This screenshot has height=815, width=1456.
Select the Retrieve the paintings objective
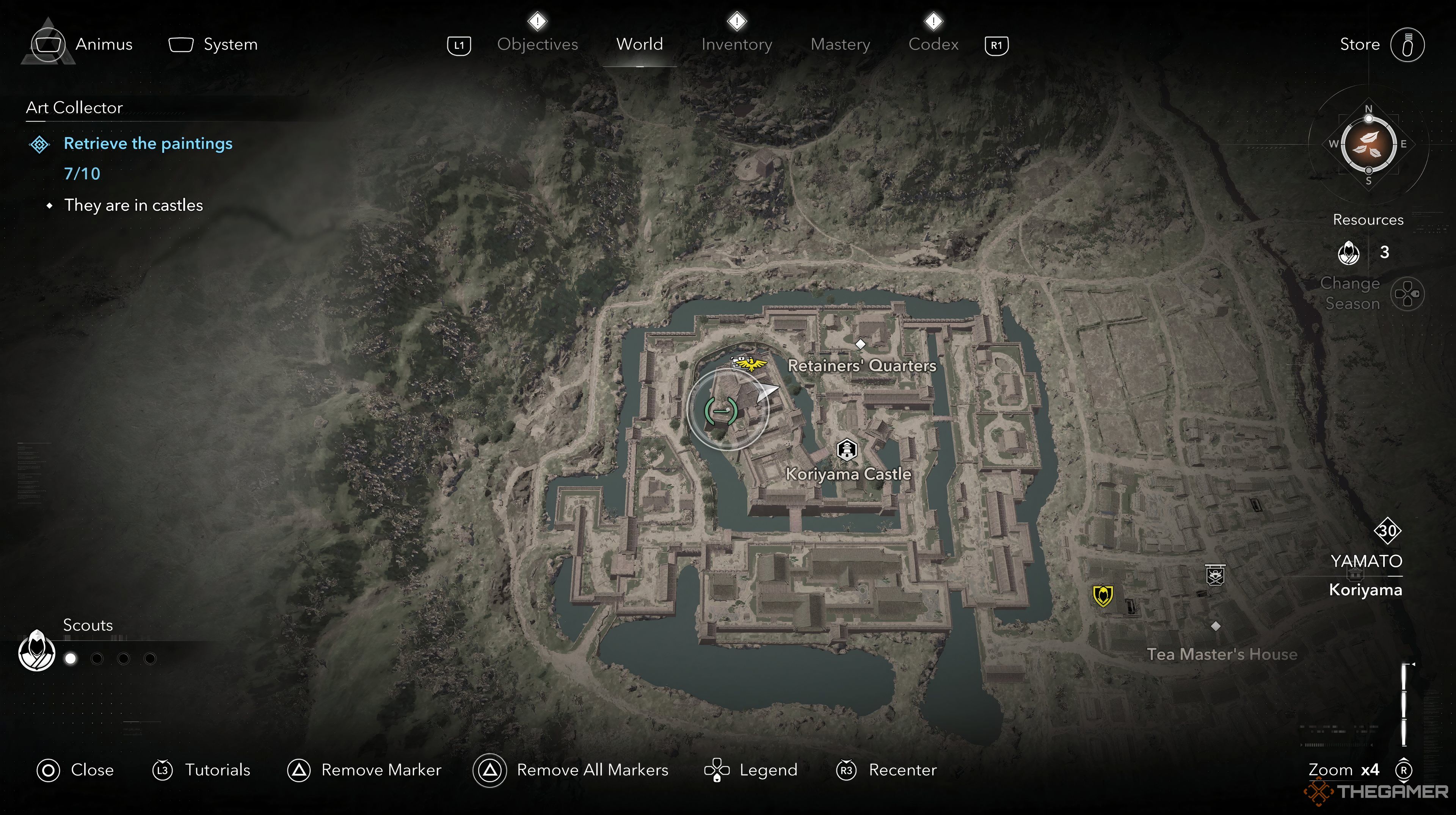pos(147,144)
